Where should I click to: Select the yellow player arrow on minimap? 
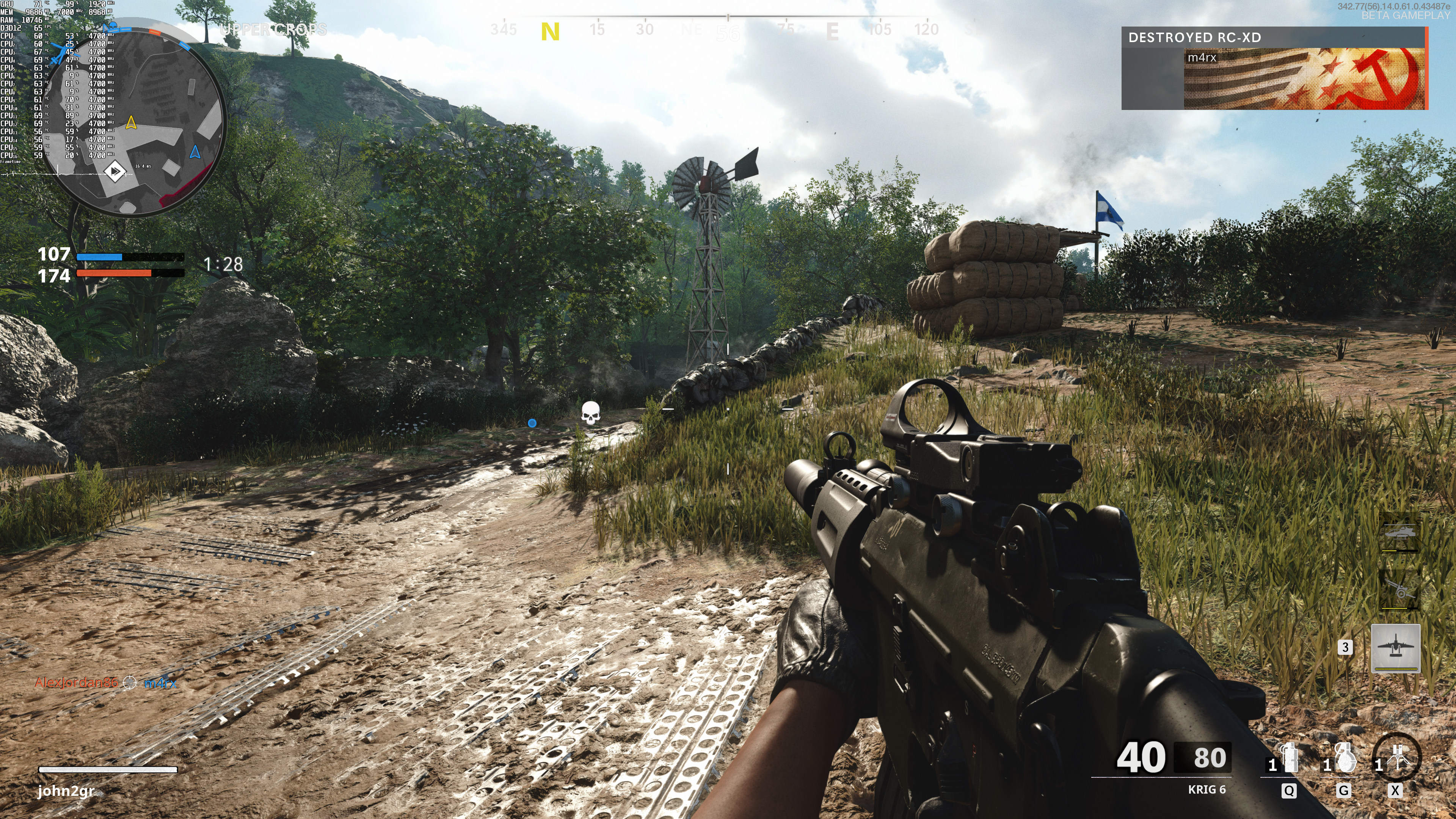[131, 122]
